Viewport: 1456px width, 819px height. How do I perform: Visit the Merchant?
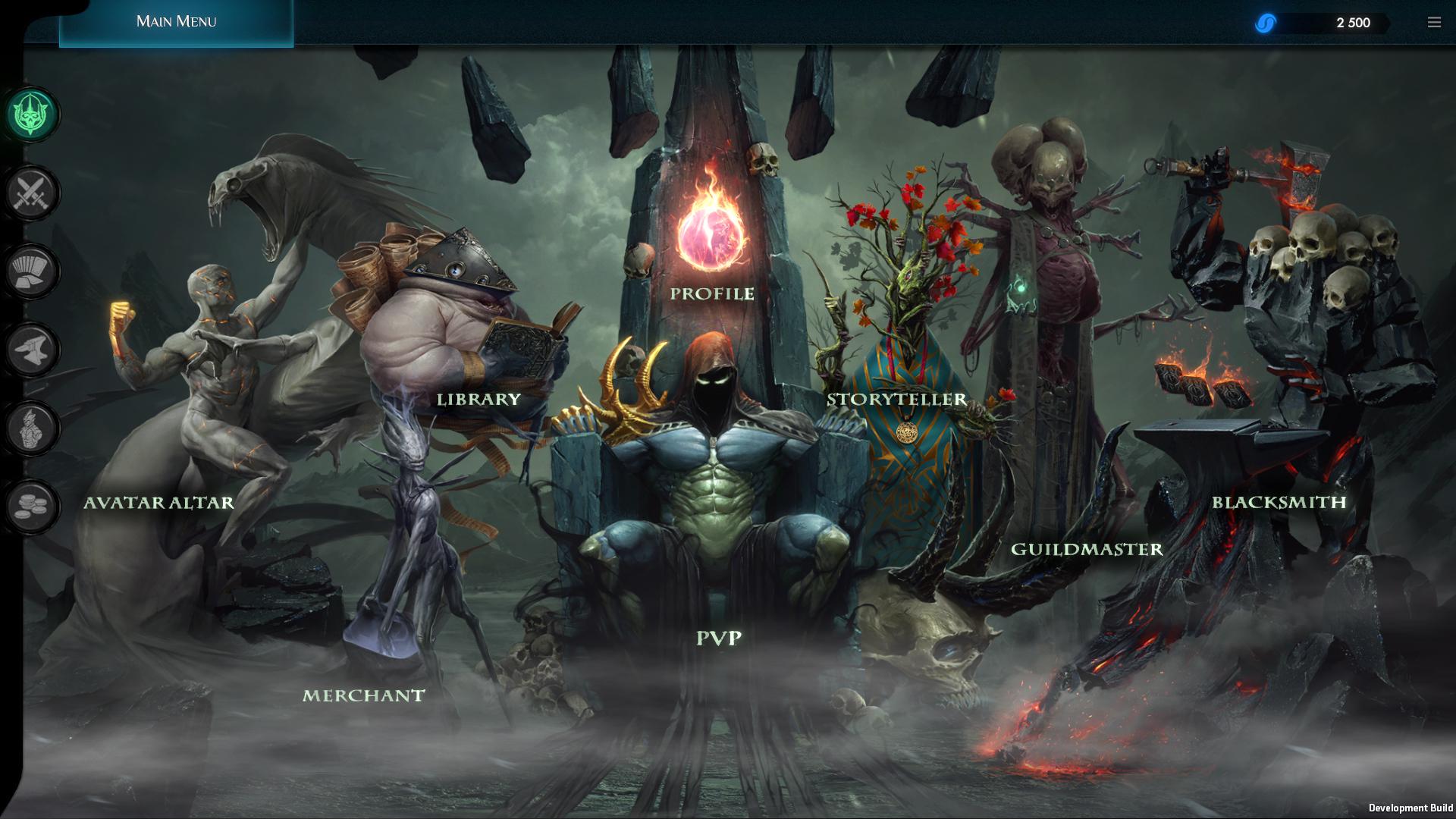pyautogui.click(x=363, y=695)
